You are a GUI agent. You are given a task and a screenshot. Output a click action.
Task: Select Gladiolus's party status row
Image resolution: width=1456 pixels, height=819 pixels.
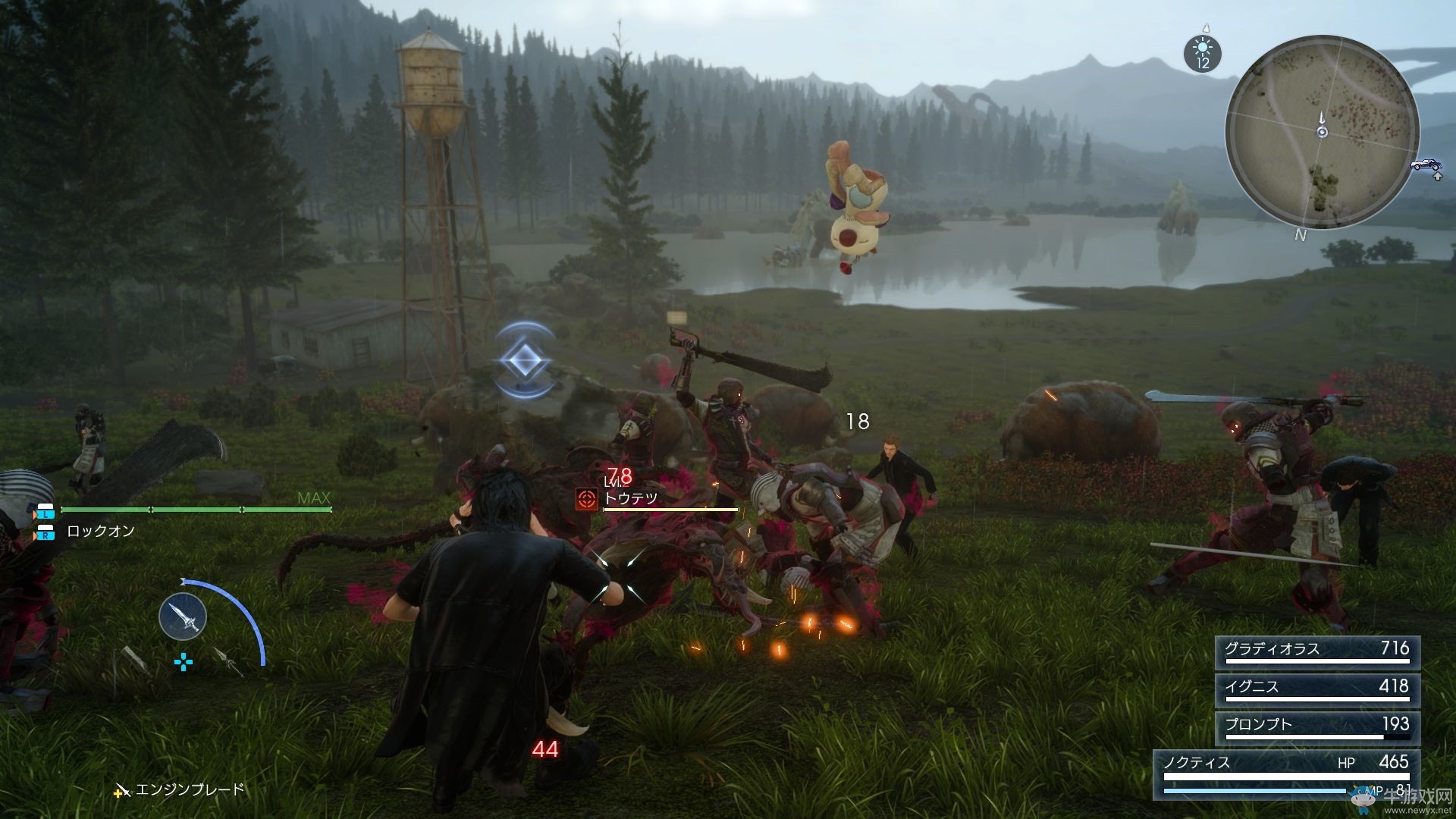1317,651
